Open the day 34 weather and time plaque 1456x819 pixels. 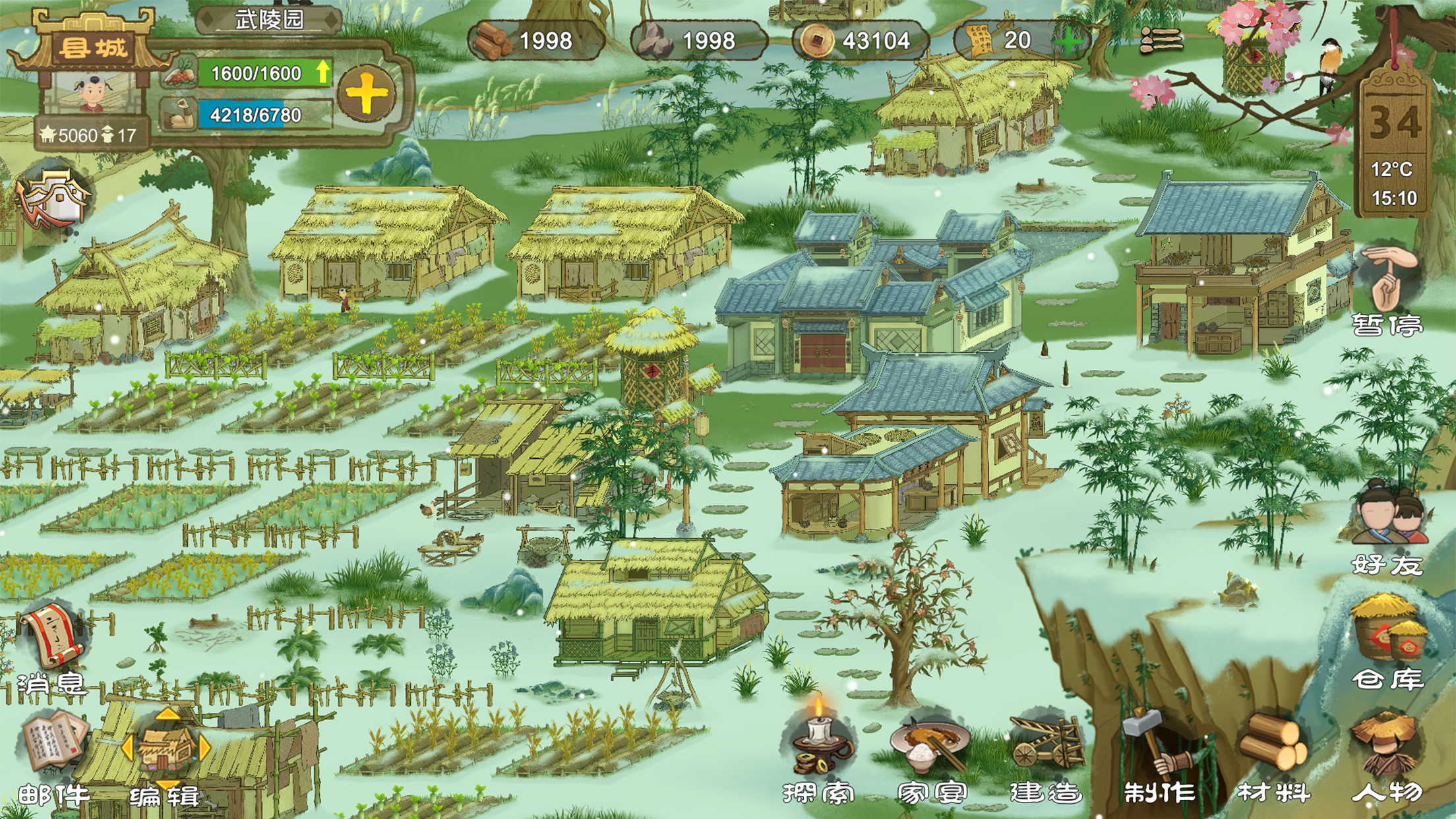pos(1393,152)
